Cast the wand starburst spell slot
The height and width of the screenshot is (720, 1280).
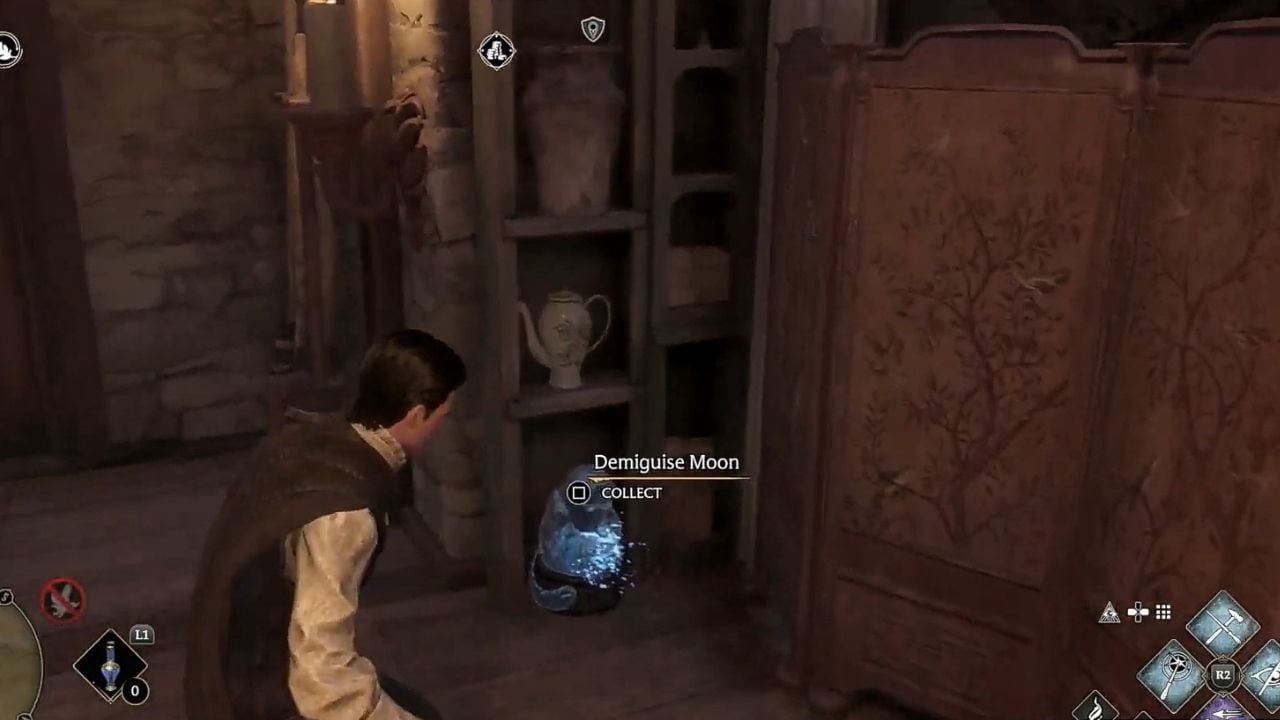pyautogui.click(x=1171, y=673)
